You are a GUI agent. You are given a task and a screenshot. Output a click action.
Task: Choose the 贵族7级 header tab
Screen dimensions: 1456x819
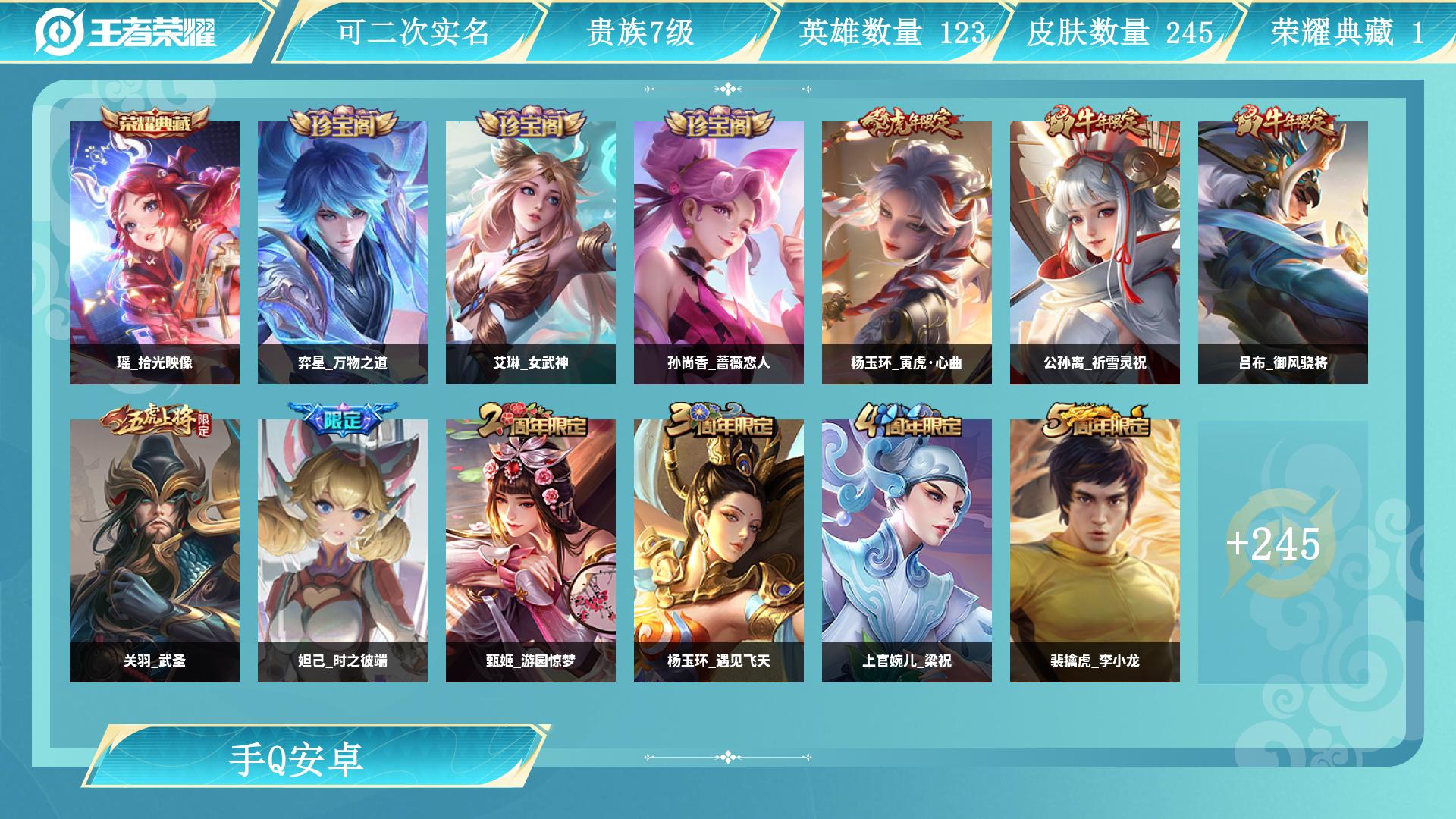click(x=640, y=33)
